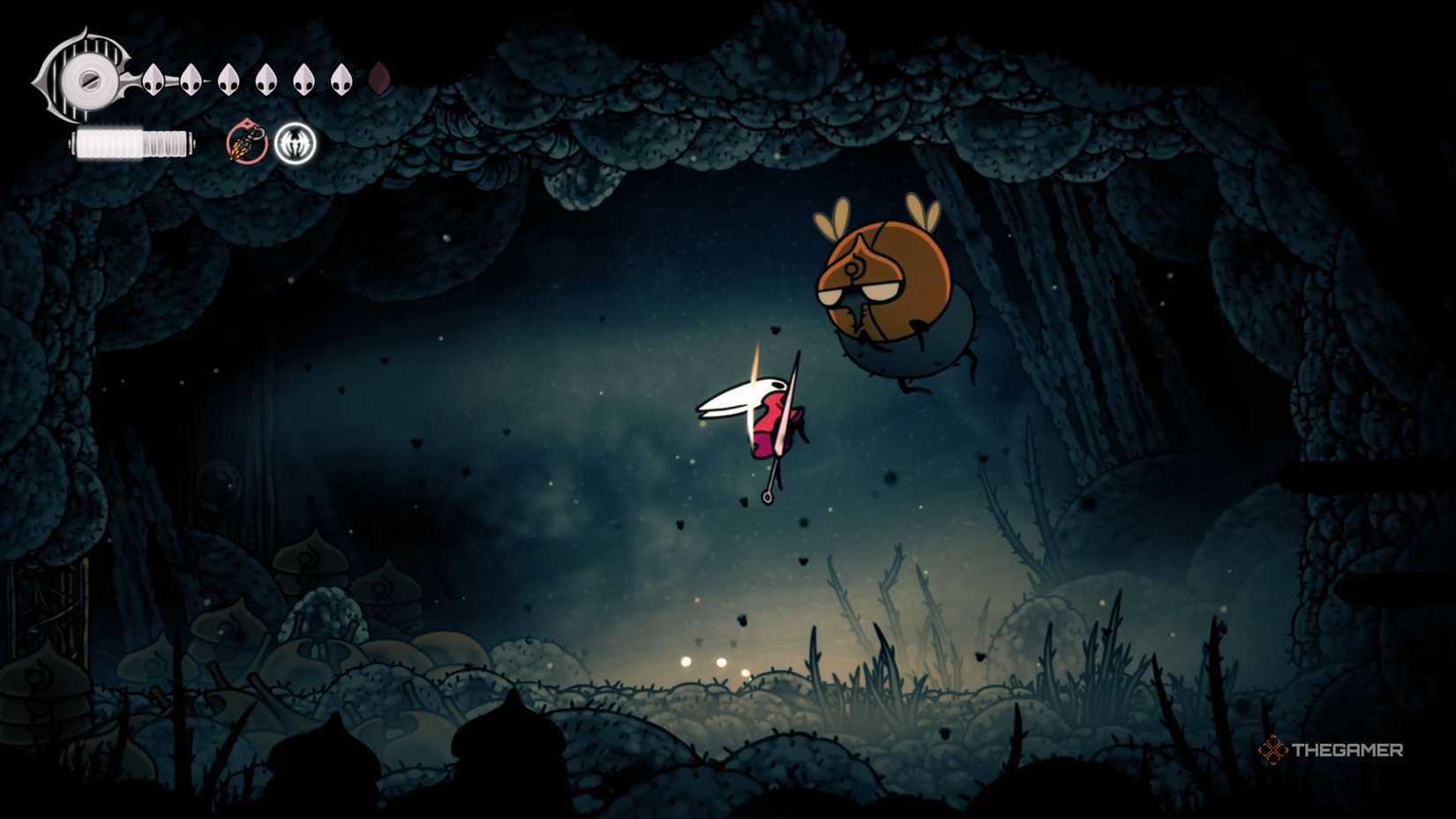Click the darkened broken mask icon
The image size is (1456, 819).
point(379,78)
